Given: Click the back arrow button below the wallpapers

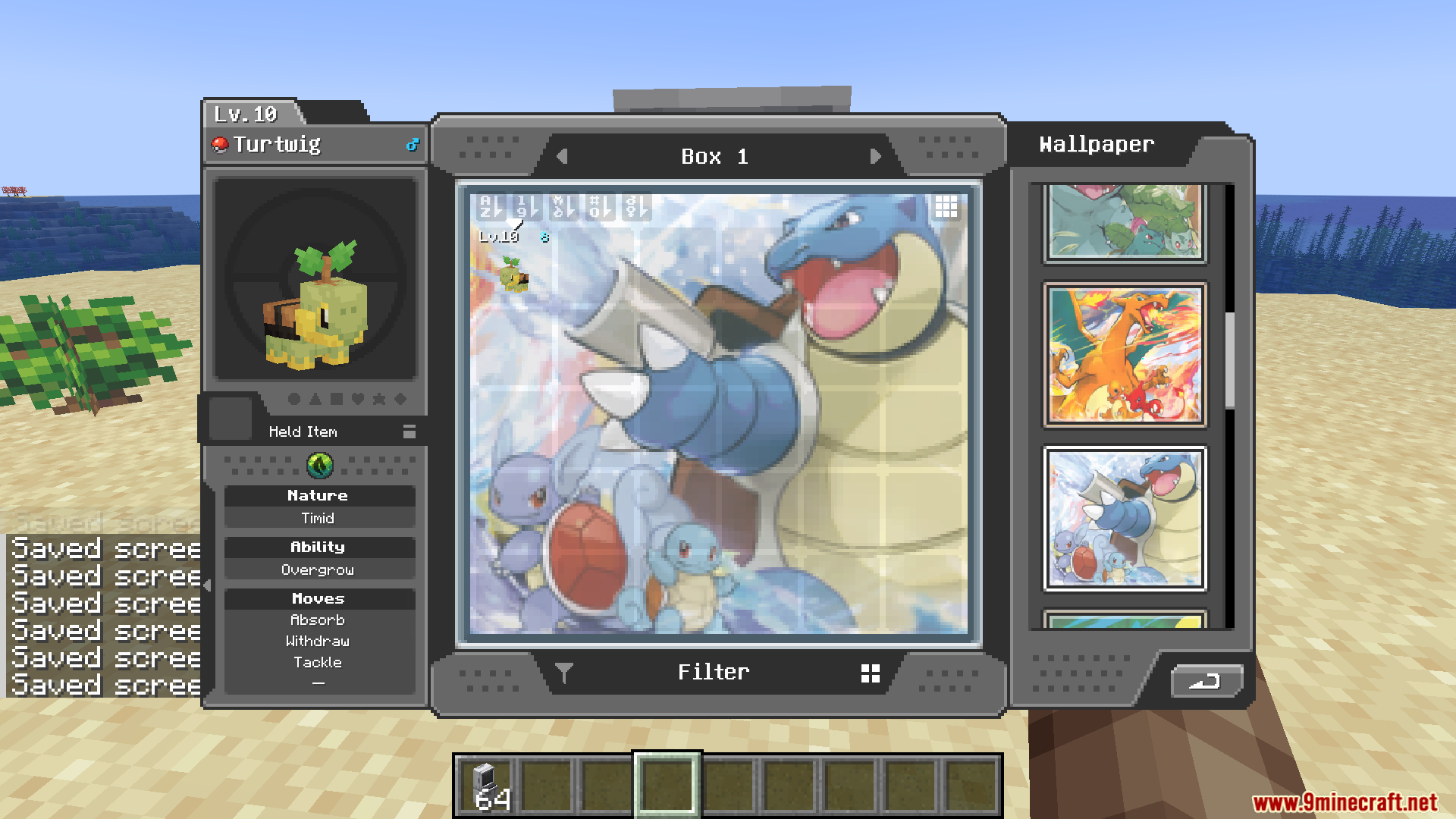Looking at the screenshot, I should [1206, 682].
